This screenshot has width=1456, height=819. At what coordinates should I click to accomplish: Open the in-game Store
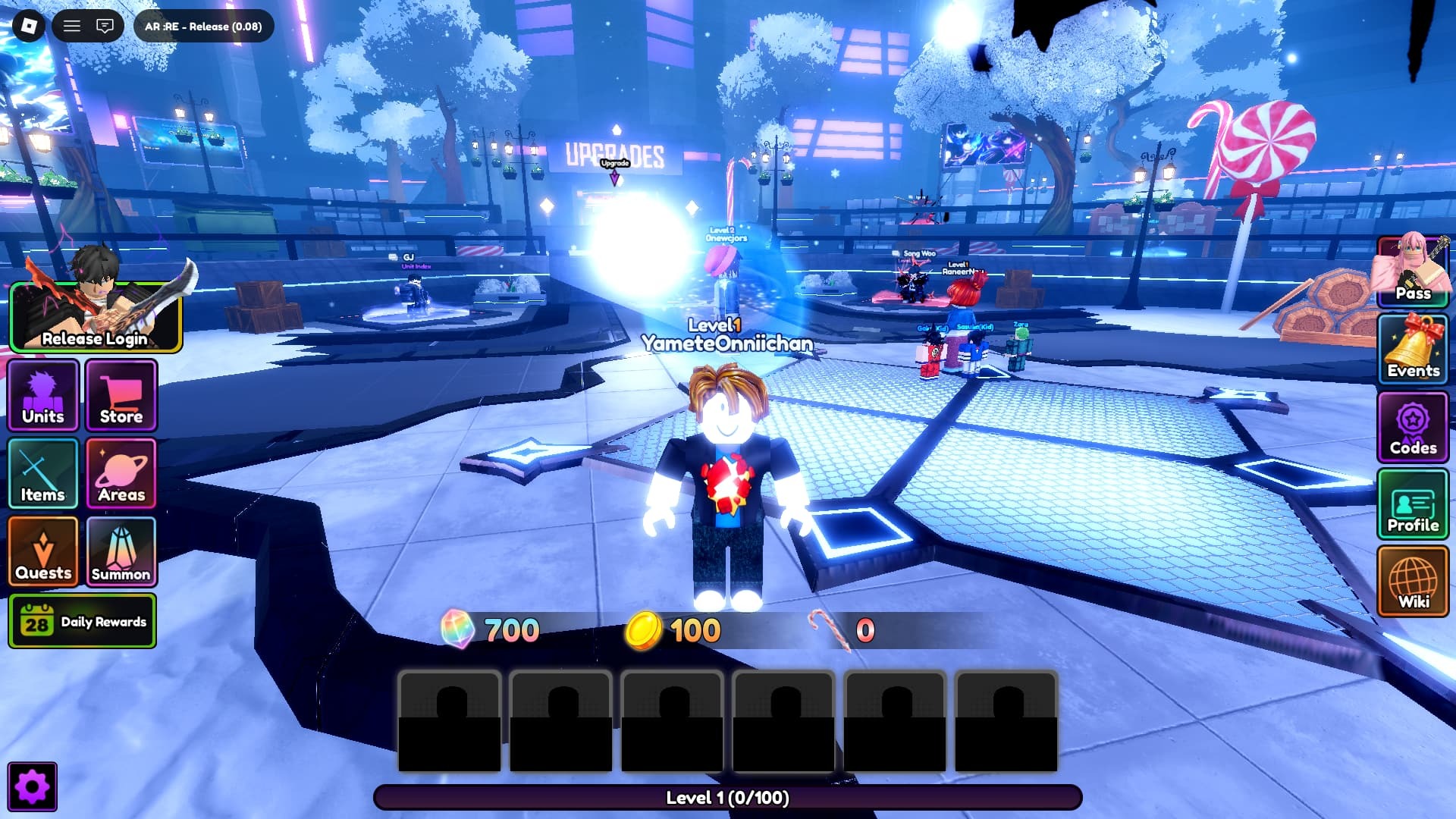pyautogui.click(x=121, y=395)
